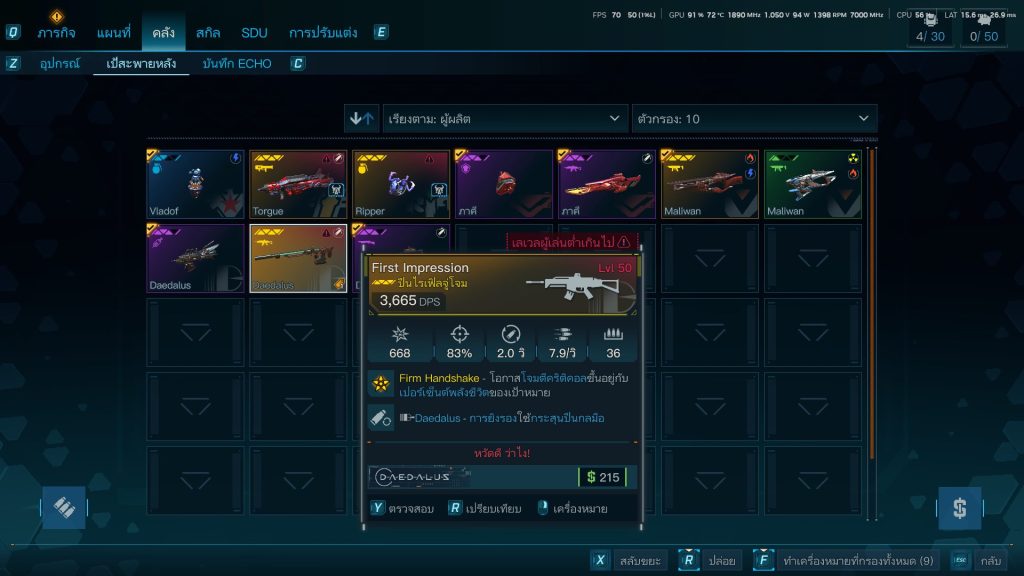Click the กลับ (back) button
The image size is (1024, 576).
tap(978, 561)
